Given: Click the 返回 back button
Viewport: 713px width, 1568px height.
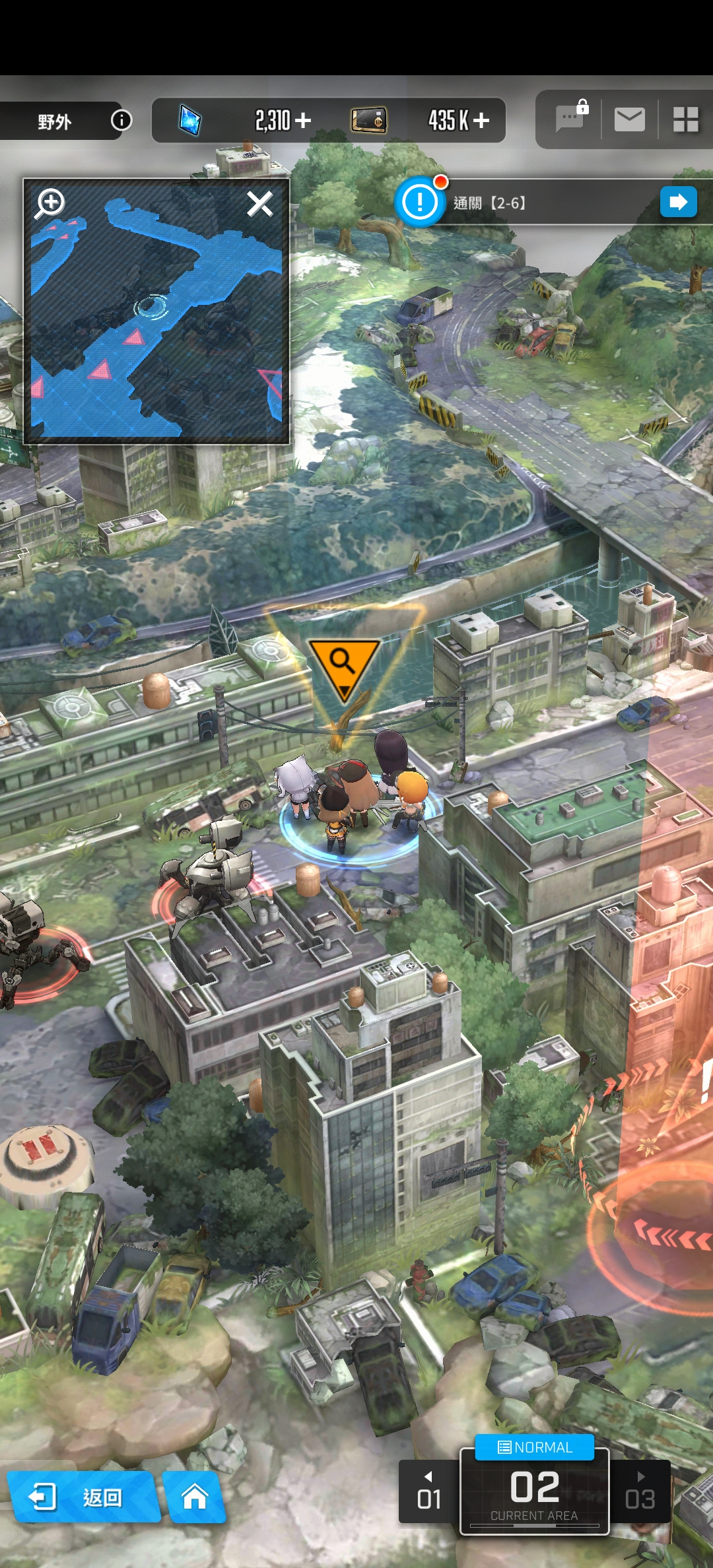Looking at the screenshot, I should 83,1497.
